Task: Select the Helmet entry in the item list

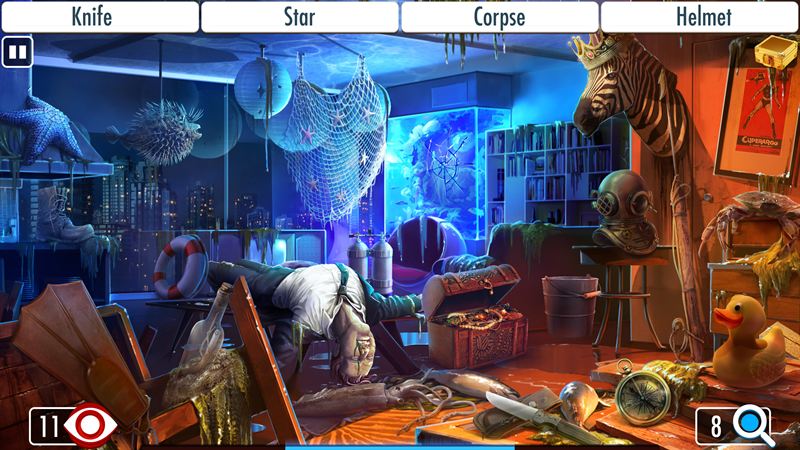Action: tap(700, 16)
